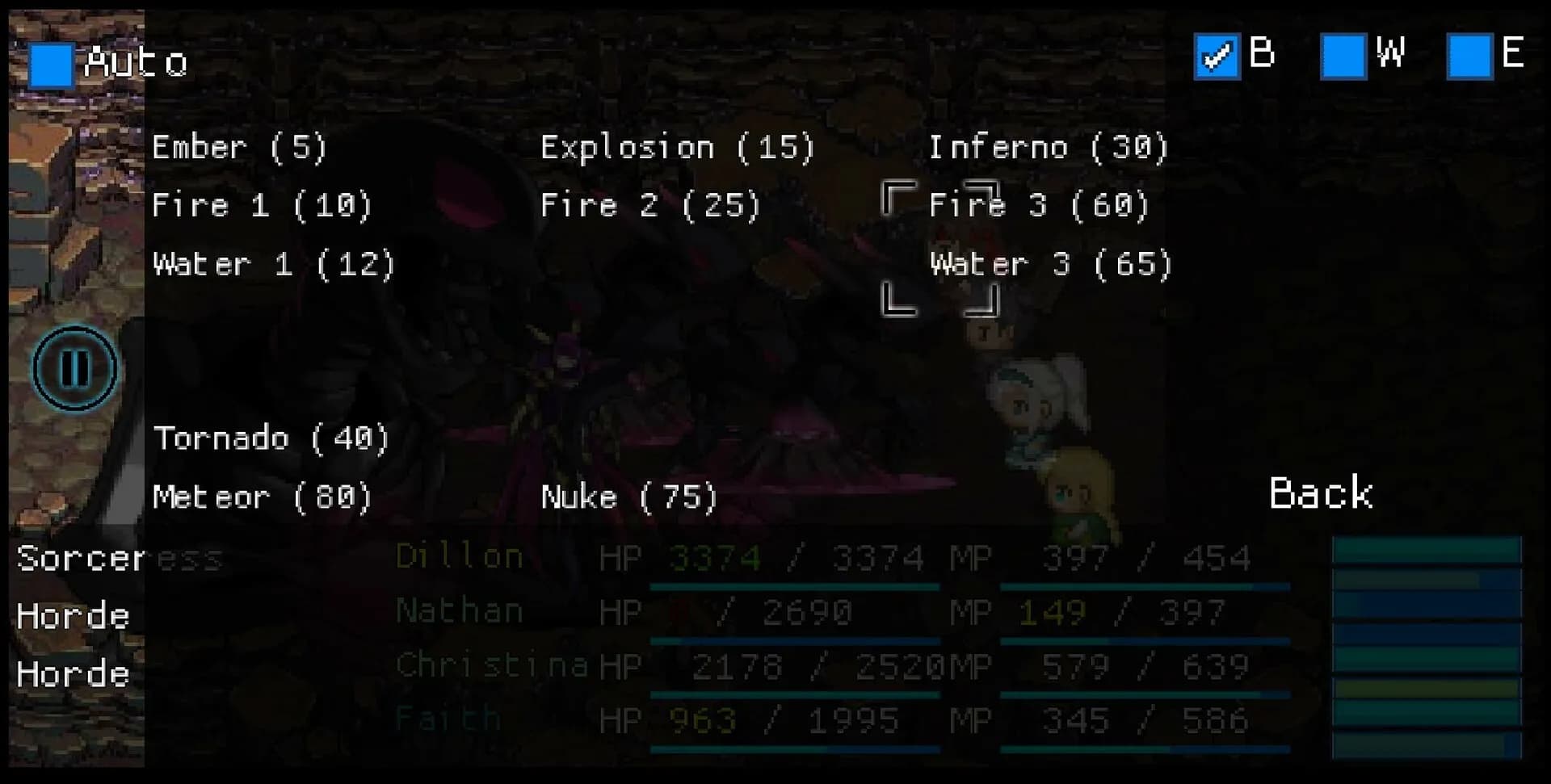The width and height of the screenshot is (1551, 784).
Task: Toggle the Auto battle checkbox
Action: tap(51, 65)
